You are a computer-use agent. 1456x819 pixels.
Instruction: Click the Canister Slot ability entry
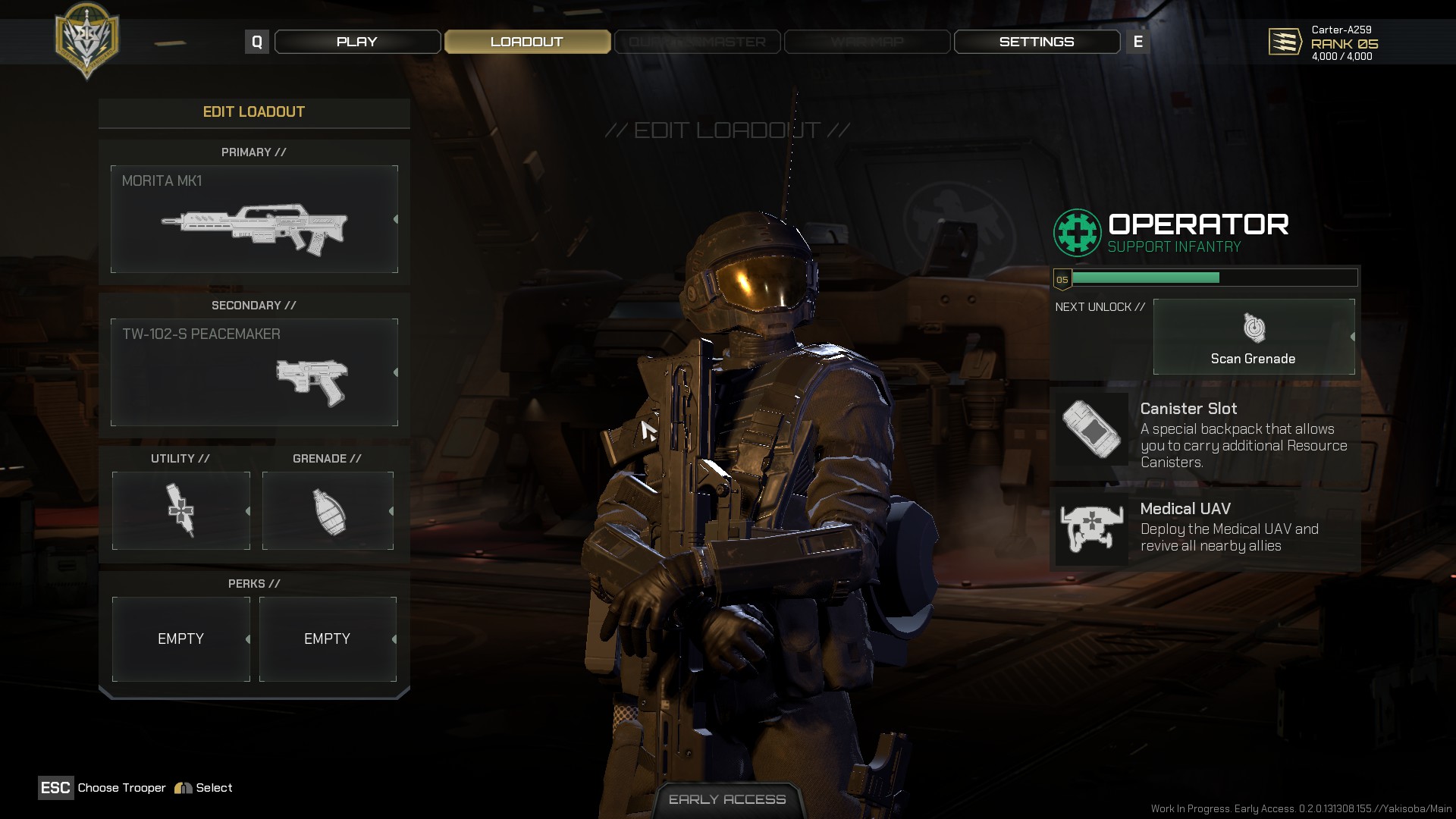click(x=1205, y=435)
